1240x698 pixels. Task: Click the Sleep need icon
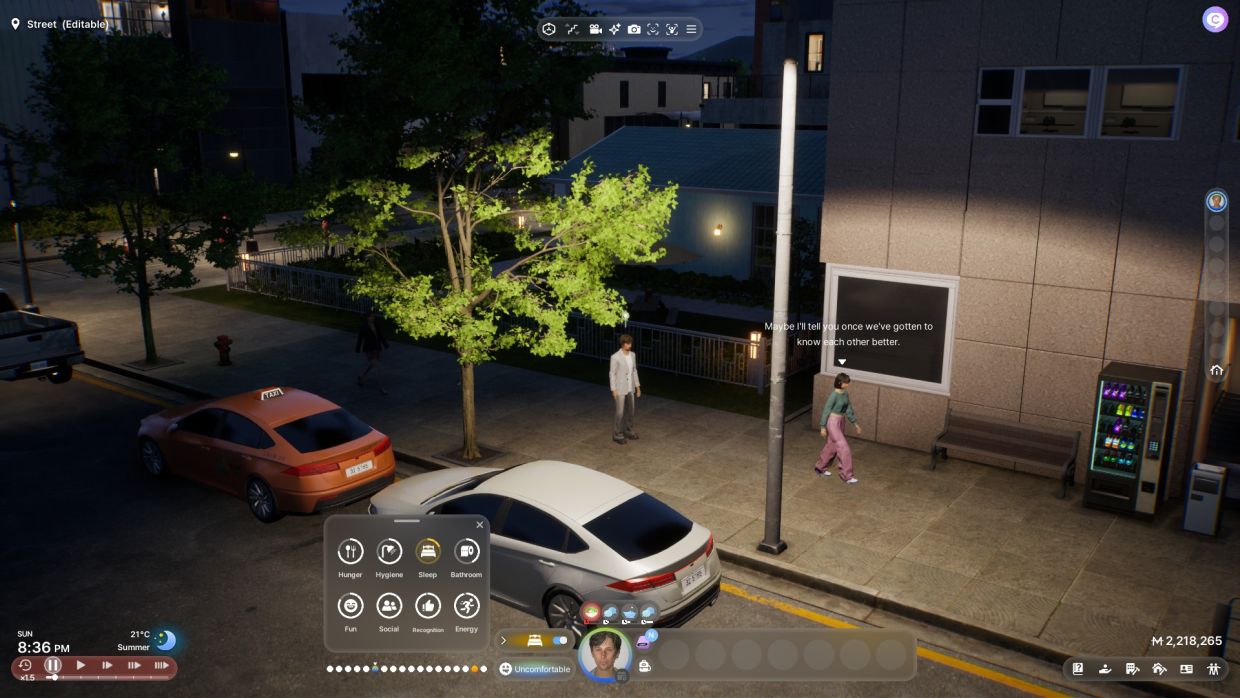click(427, 551)
